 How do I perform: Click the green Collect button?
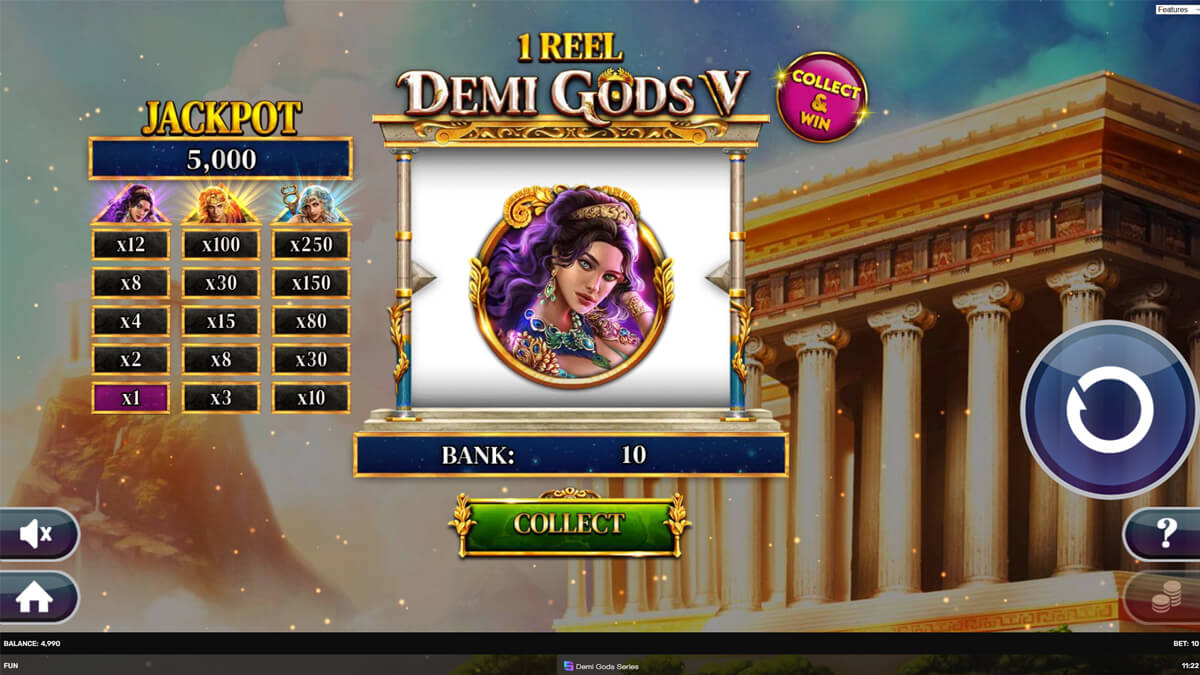[569, 524]
